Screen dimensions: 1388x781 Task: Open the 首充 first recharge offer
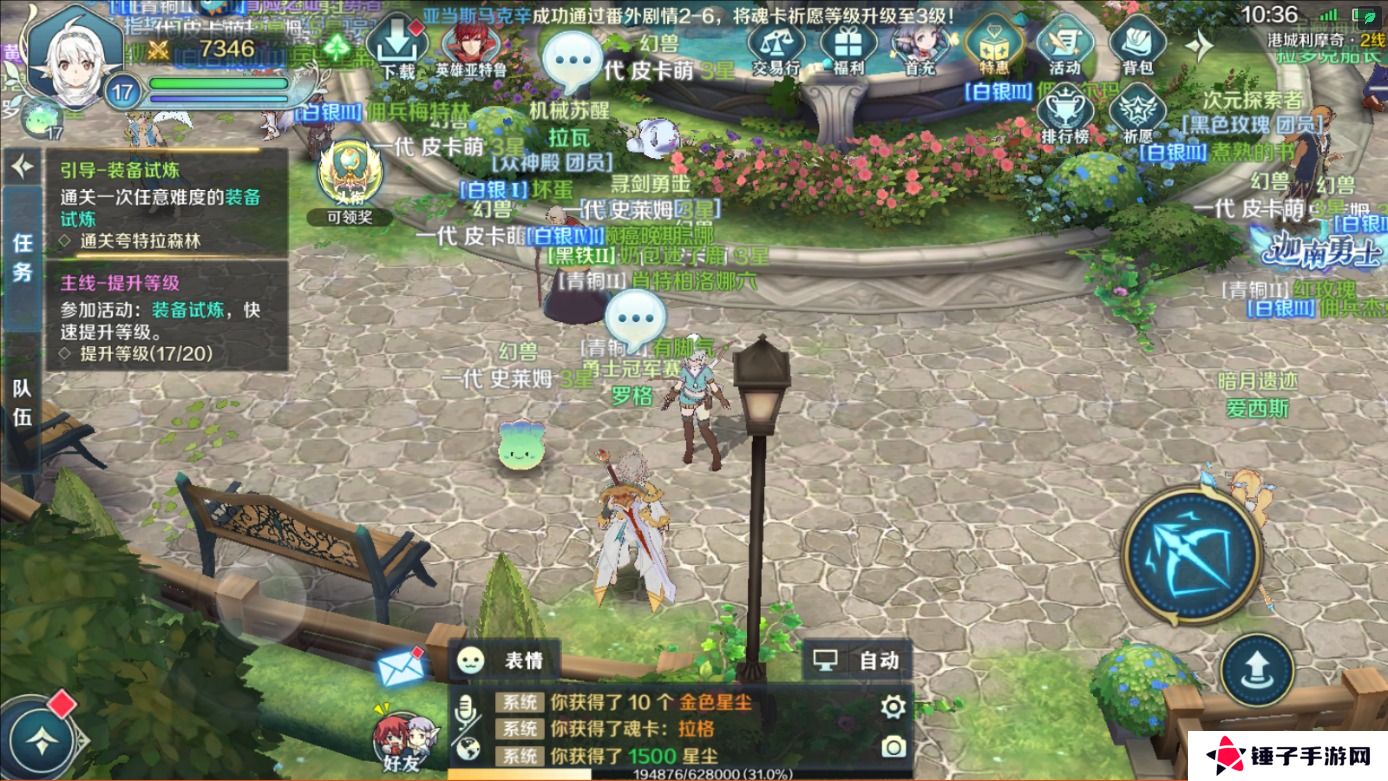(x=919, y=47)
